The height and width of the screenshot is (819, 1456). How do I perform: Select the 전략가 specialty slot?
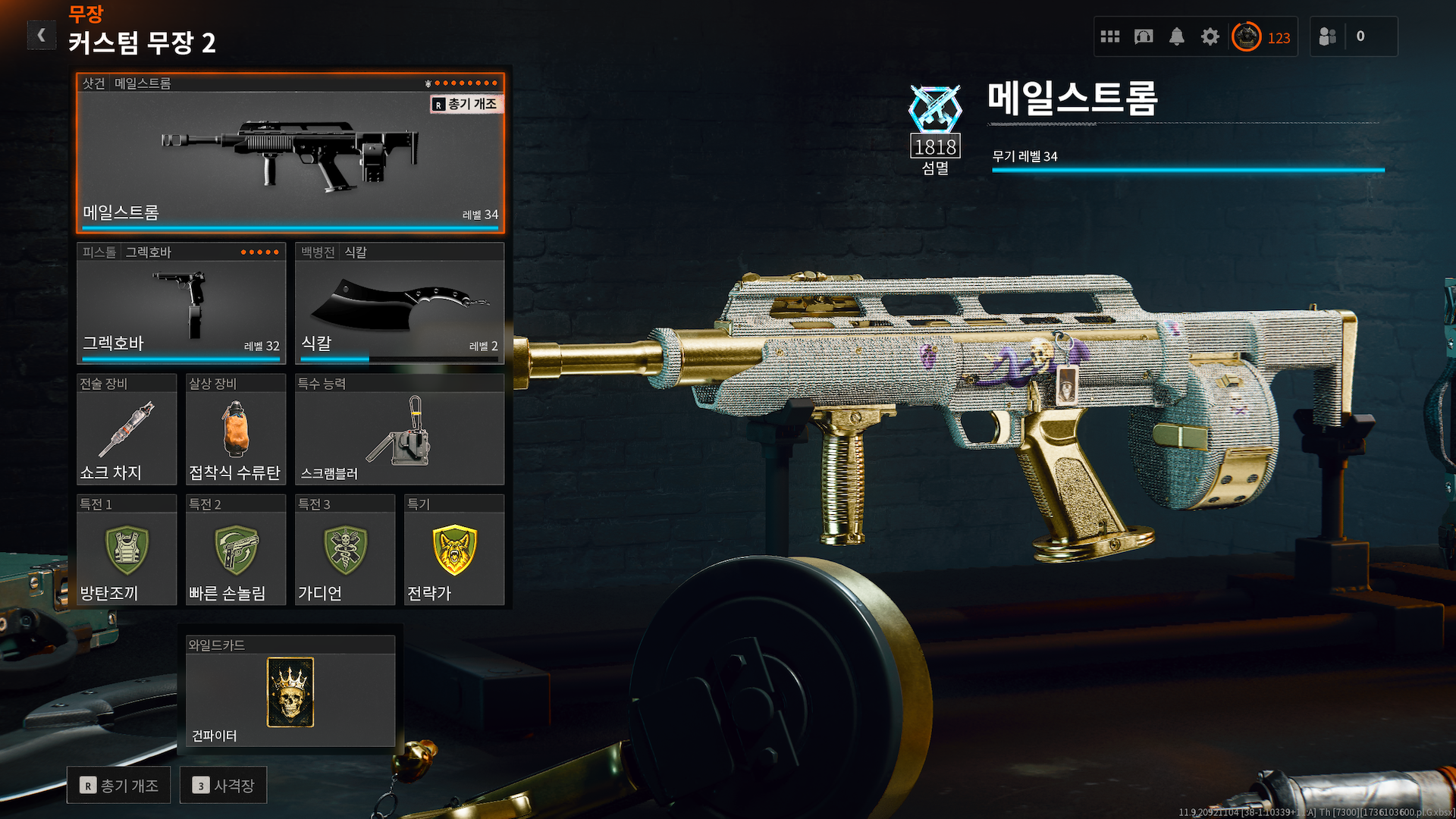pos(453,550)
